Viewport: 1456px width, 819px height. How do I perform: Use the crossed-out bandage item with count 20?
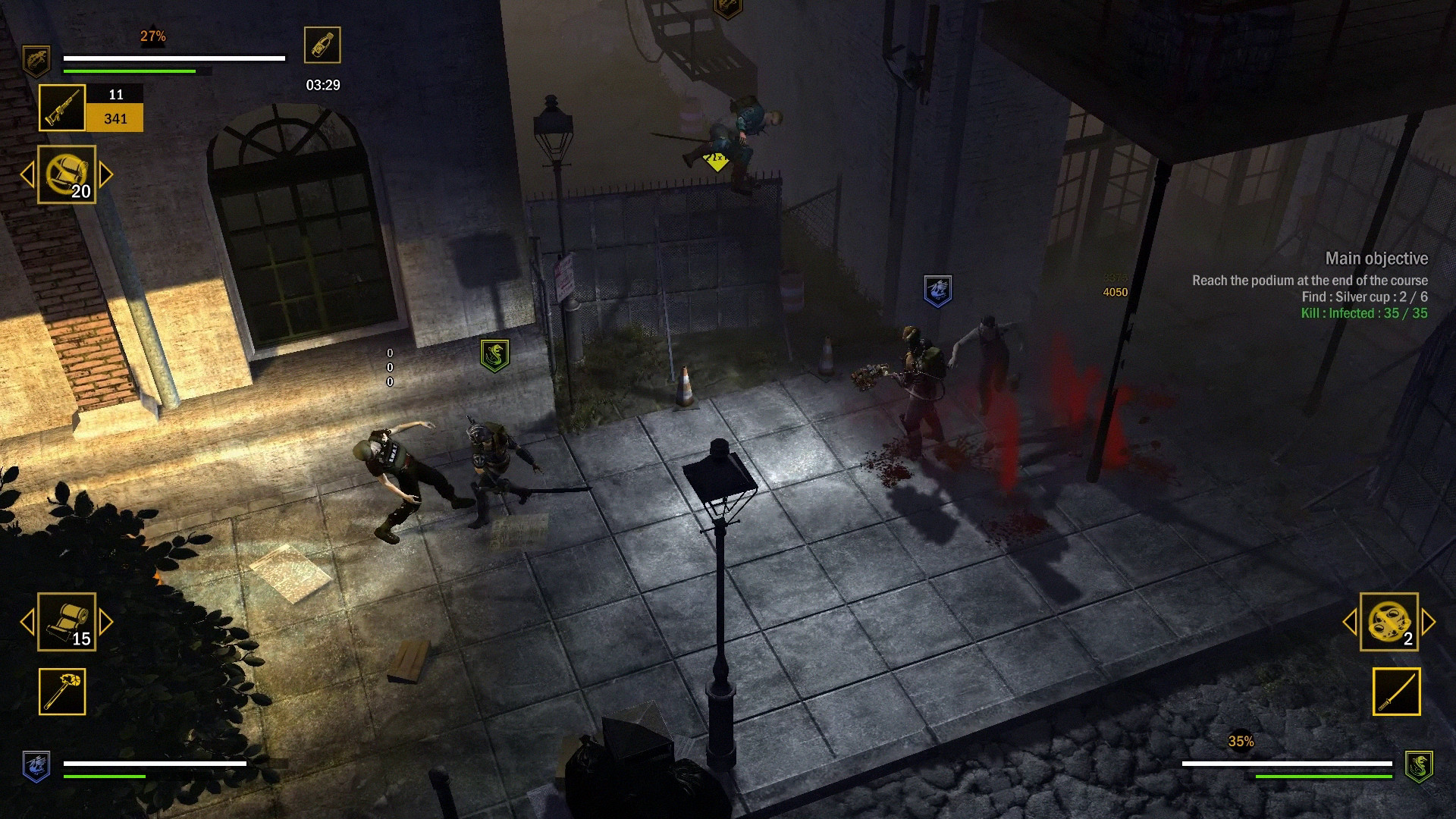67,174
